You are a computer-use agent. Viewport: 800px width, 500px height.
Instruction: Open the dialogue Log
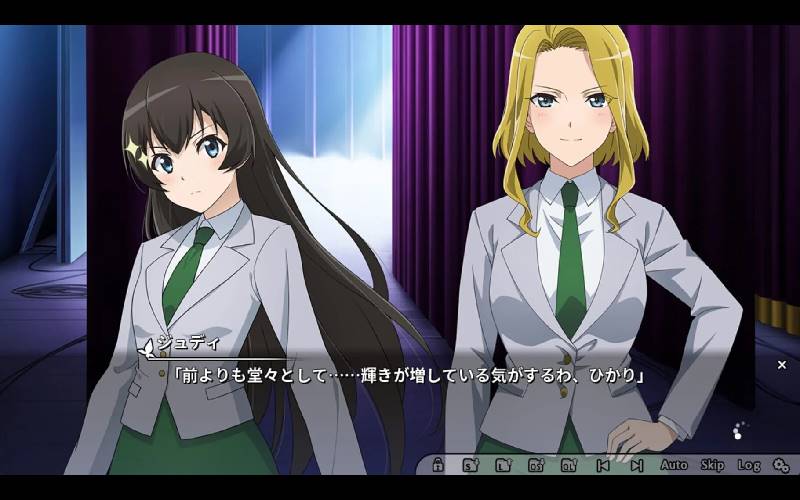tap(749, 465)
